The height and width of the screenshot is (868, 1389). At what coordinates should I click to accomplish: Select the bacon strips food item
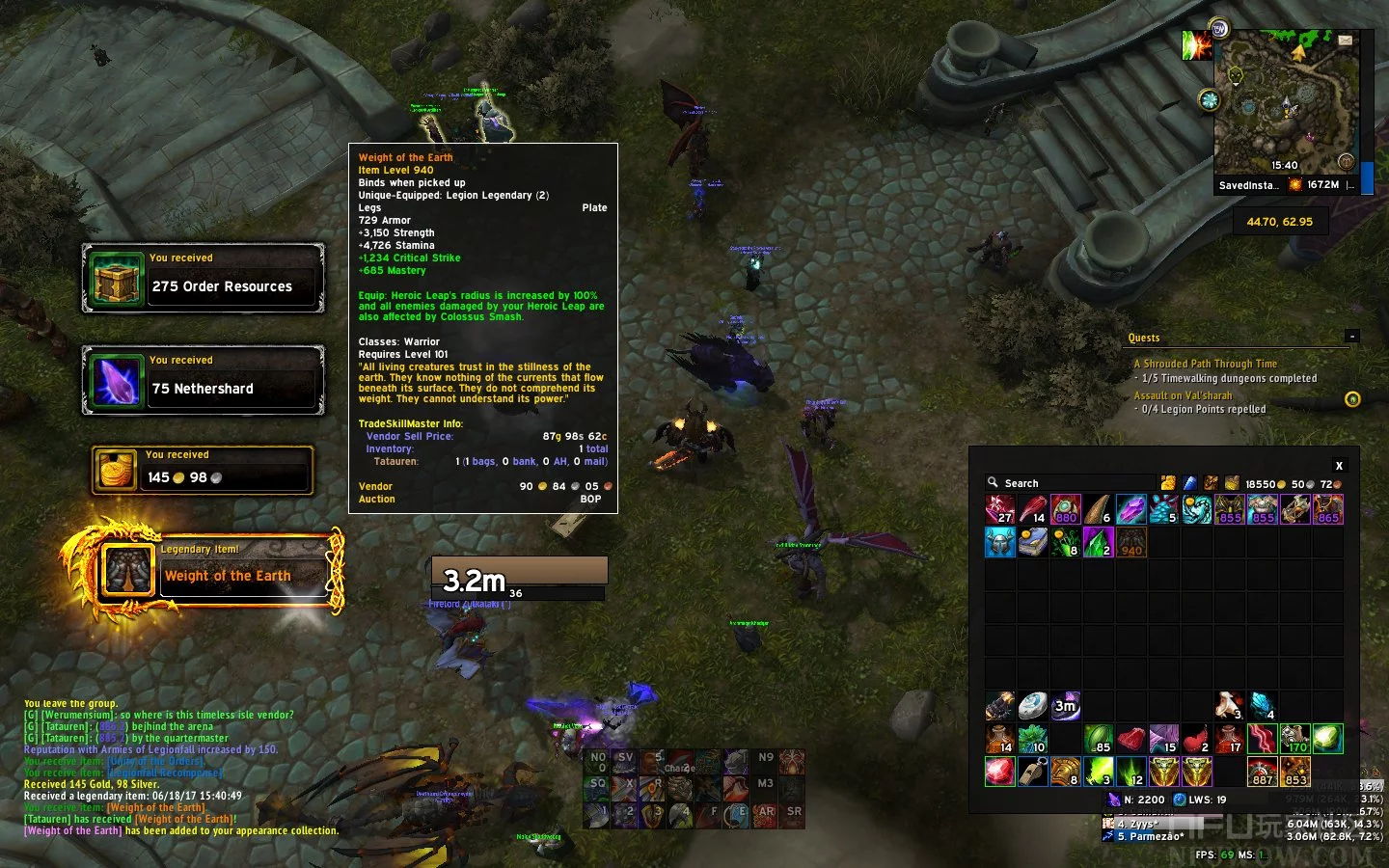[x=1262, y=739]
